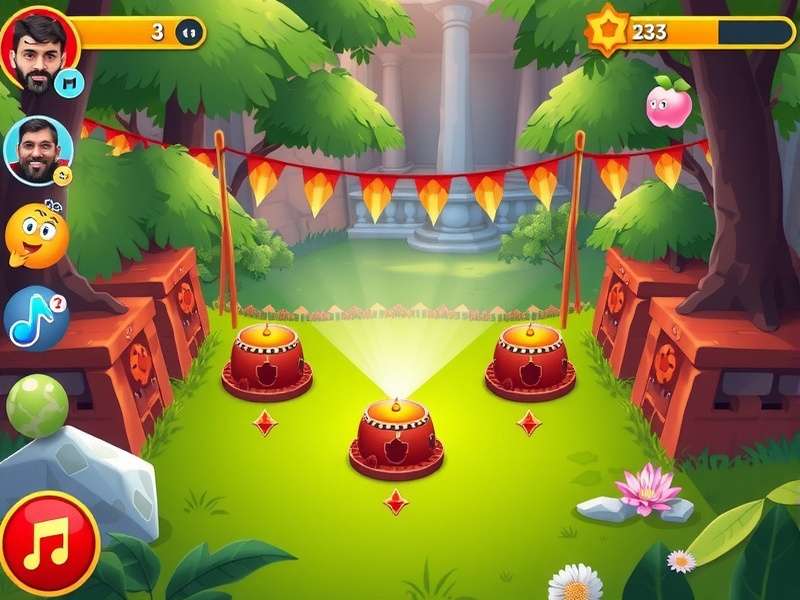Click the dark round icon beside the 3
The height and width of the screenshot is (600, 800).
coord(188,33)
